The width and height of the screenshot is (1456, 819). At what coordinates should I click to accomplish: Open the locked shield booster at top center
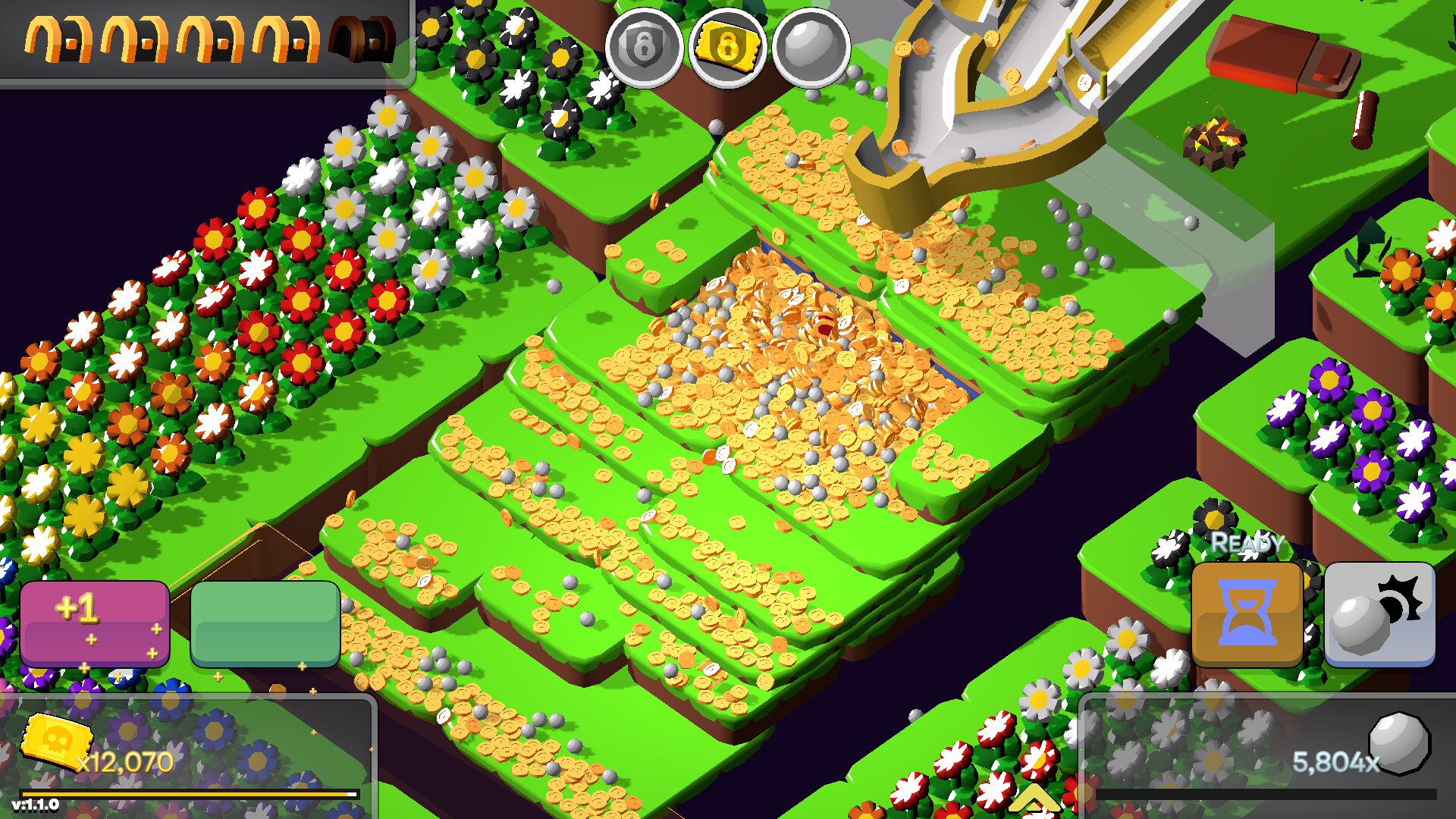pos(645,47)
